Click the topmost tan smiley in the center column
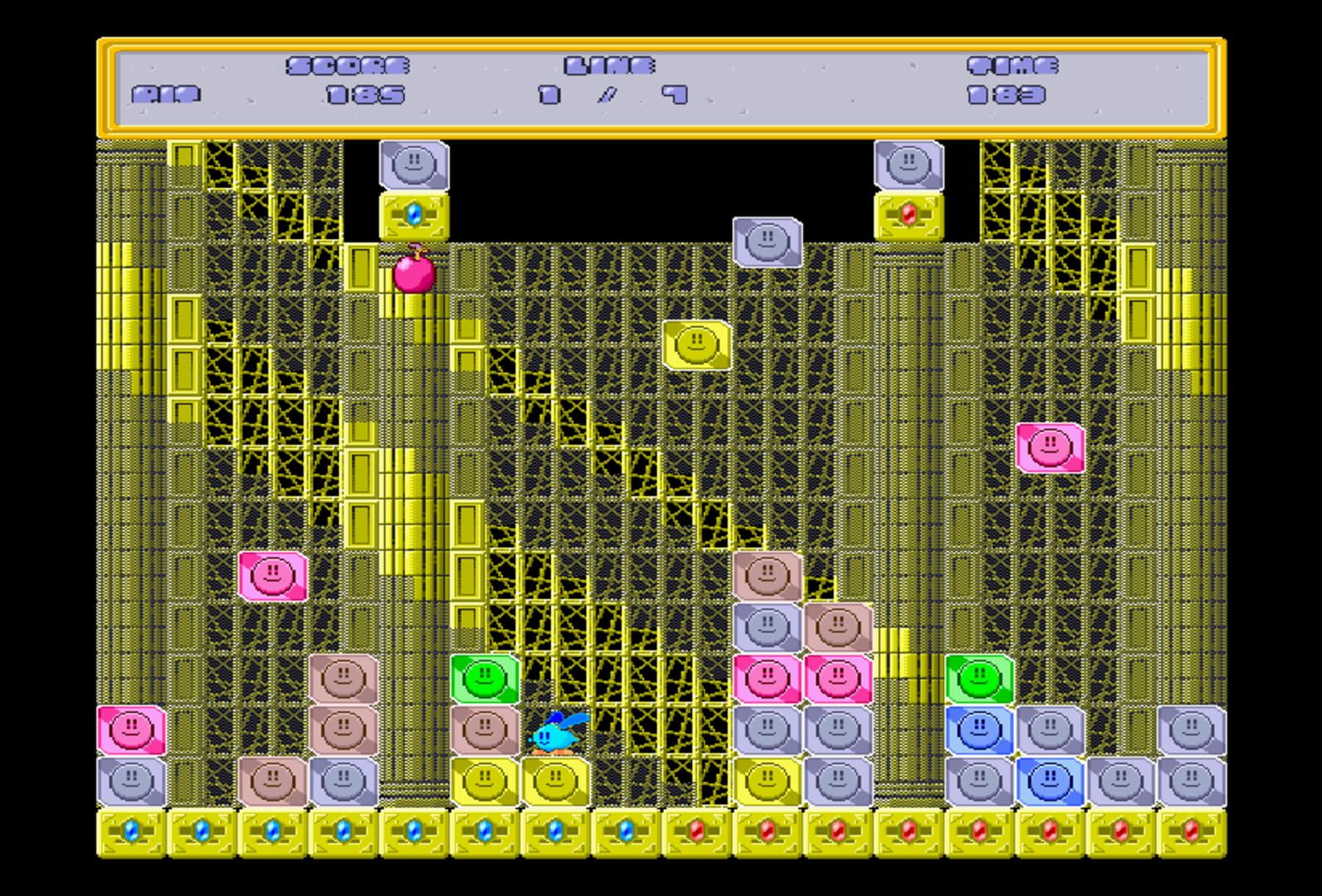The image size is (1322, 896). click(765, 577)
